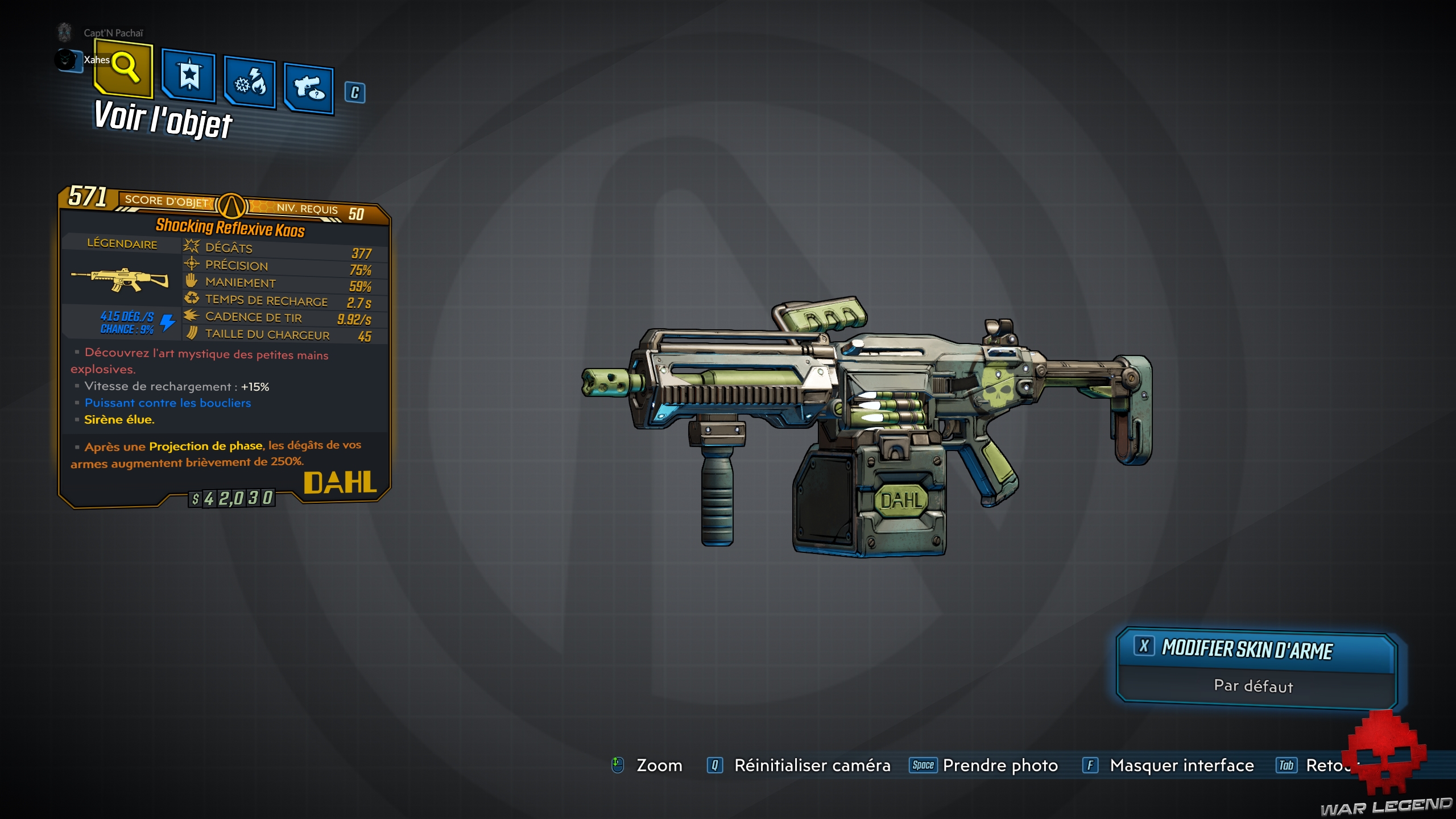The image size is (1456, 819).
Task: Select the Par défaut weapon skin option
Action: pyautogui.click(x=1254, y=686)
